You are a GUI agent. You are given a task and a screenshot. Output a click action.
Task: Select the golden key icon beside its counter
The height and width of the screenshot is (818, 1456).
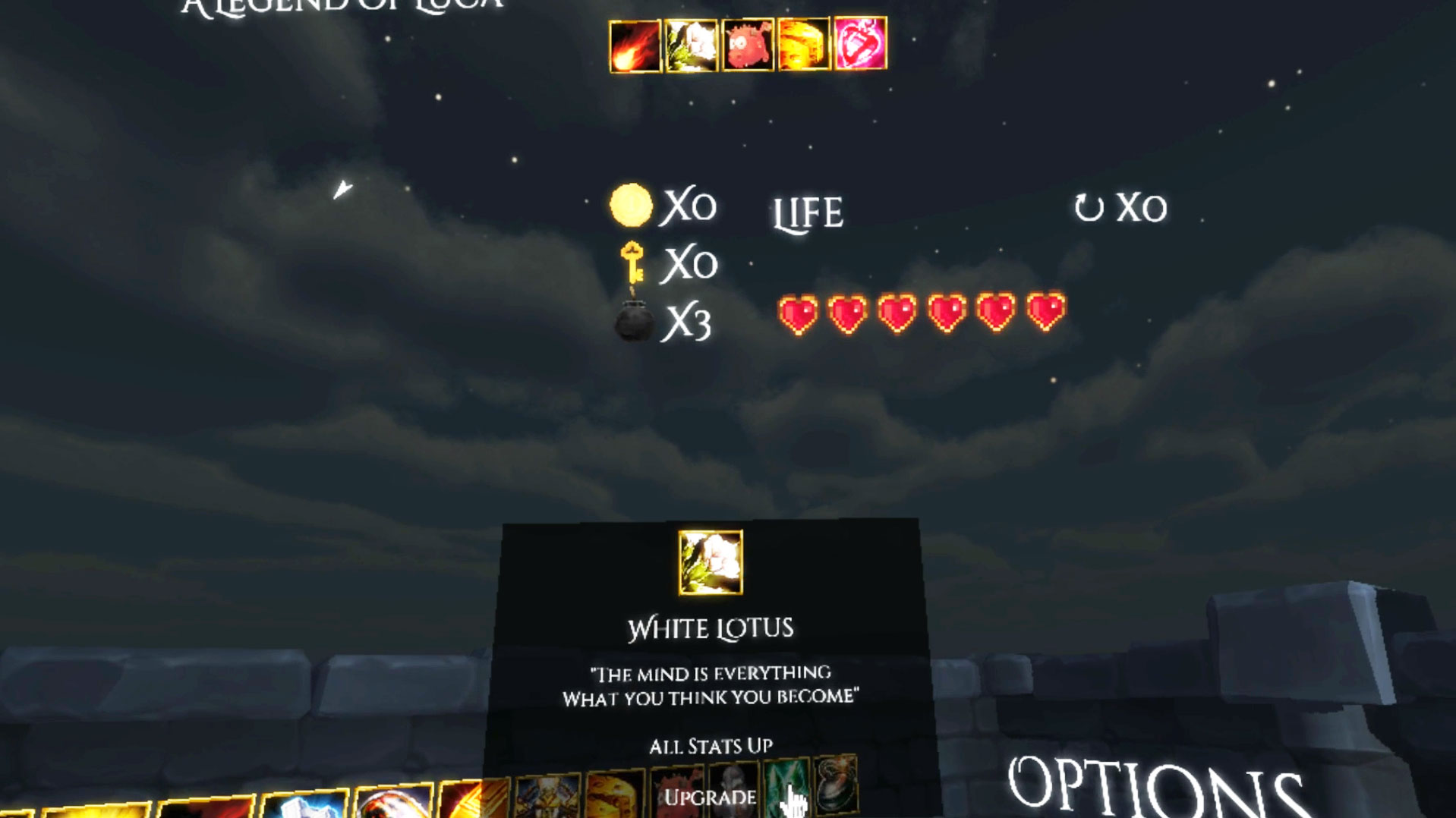[x=632, y=264]
